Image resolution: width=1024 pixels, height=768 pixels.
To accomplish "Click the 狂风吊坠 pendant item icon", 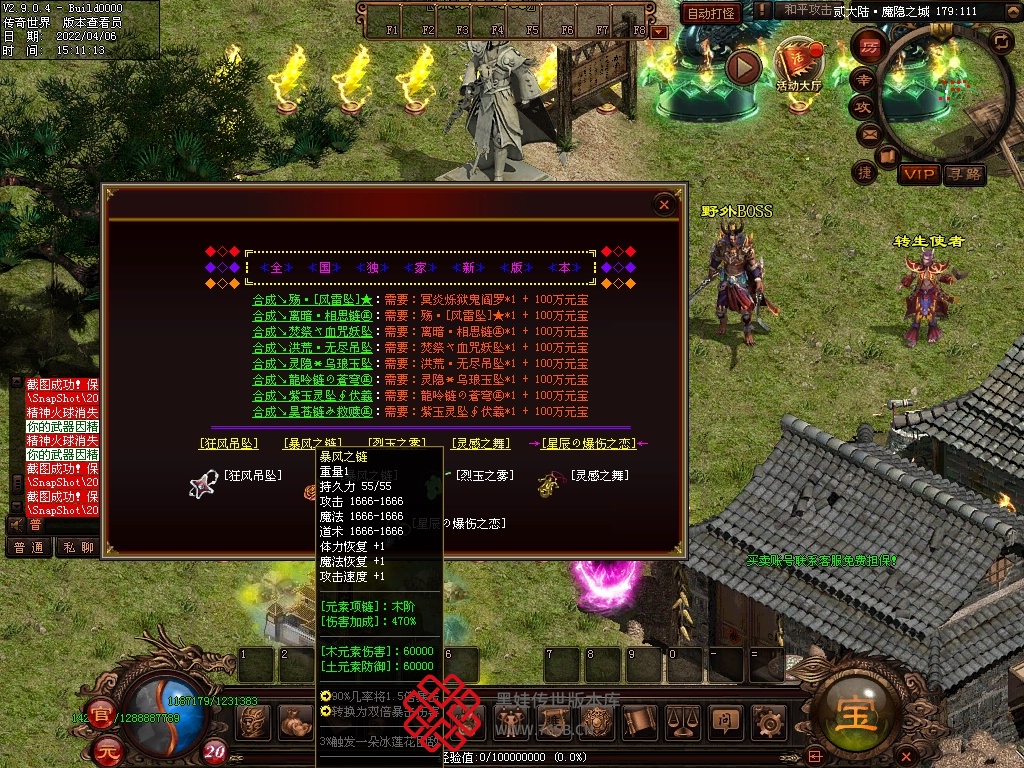I will 204,483.
